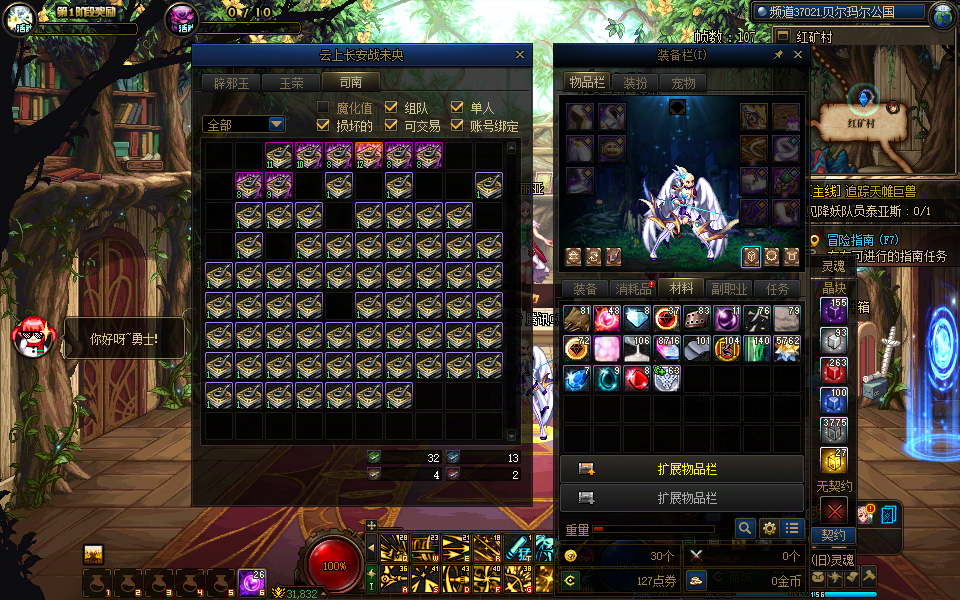Uncheck the 损坏的 filter
Image resolution: width=960 pixels, height=600 pixels.
323,126
